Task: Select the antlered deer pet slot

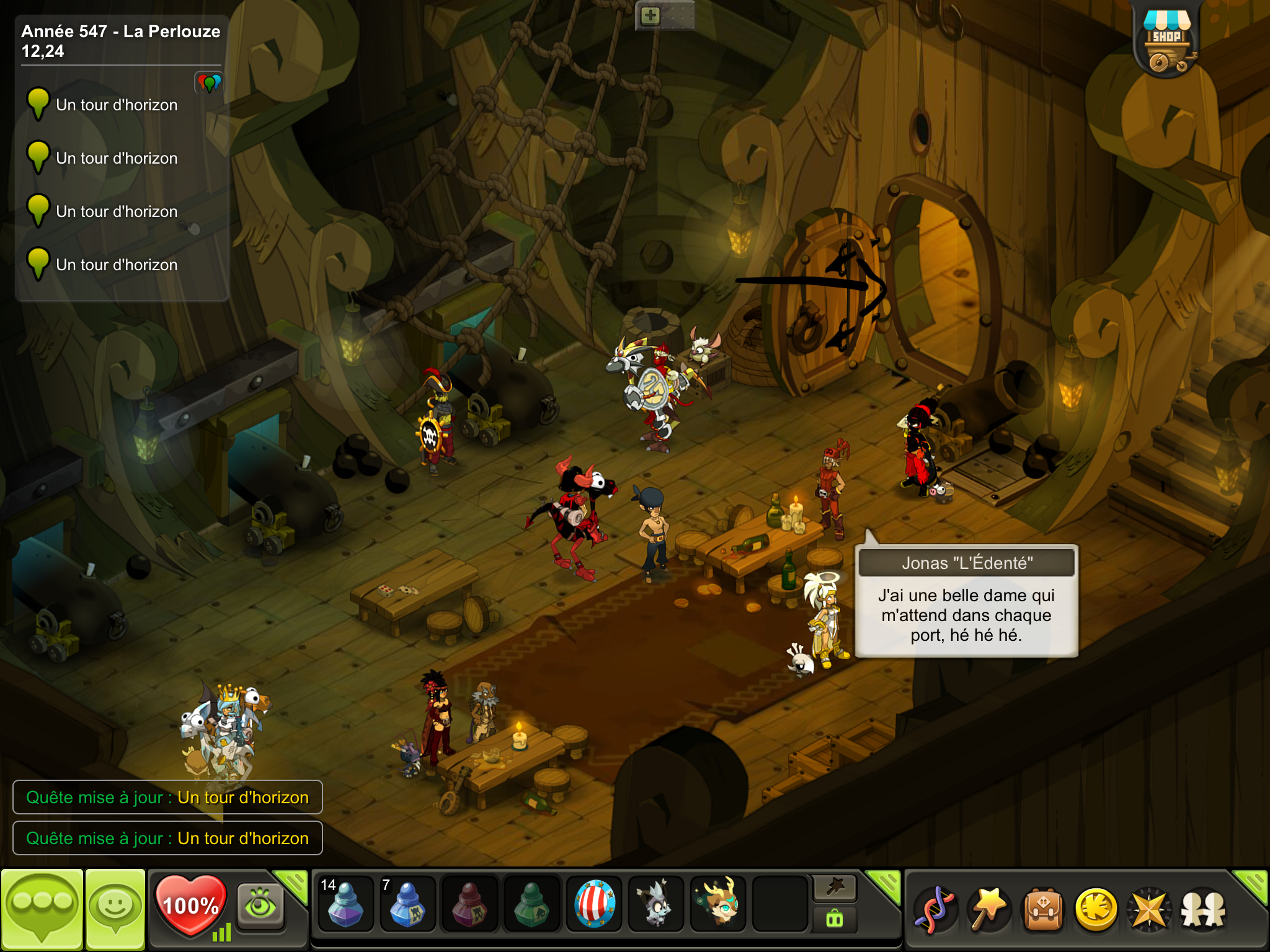Action: [x=718, y=905]
